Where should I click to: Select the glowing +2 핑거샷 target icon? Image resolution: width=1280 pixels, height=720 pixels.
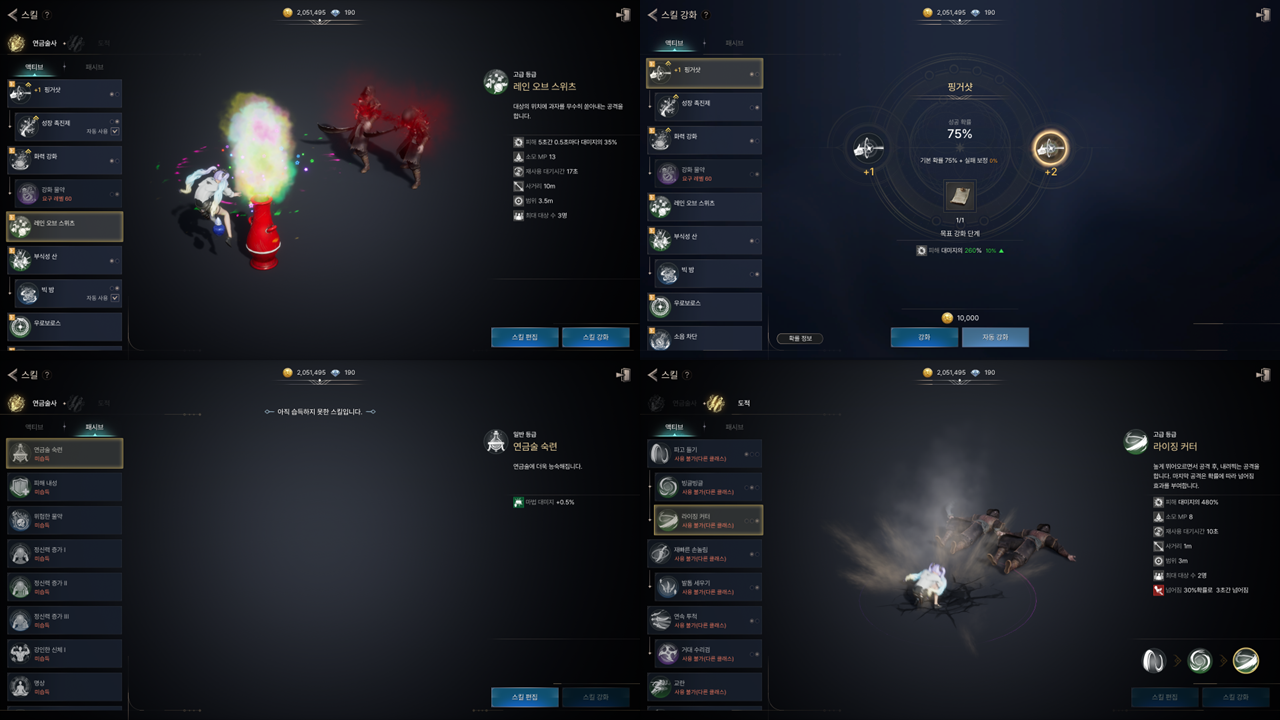[1050, 149]
